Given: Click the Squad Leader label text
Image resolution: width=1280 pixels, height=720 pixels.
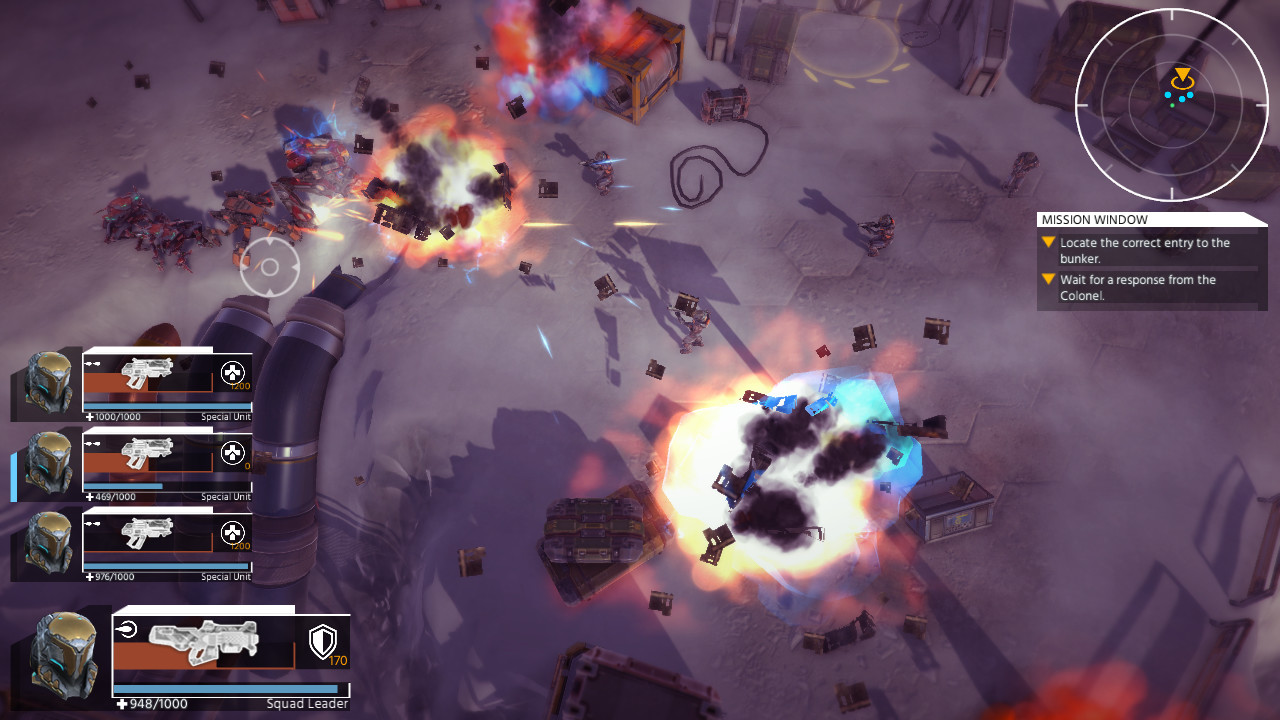Looking at the screenshot, I should coord(306,703).
